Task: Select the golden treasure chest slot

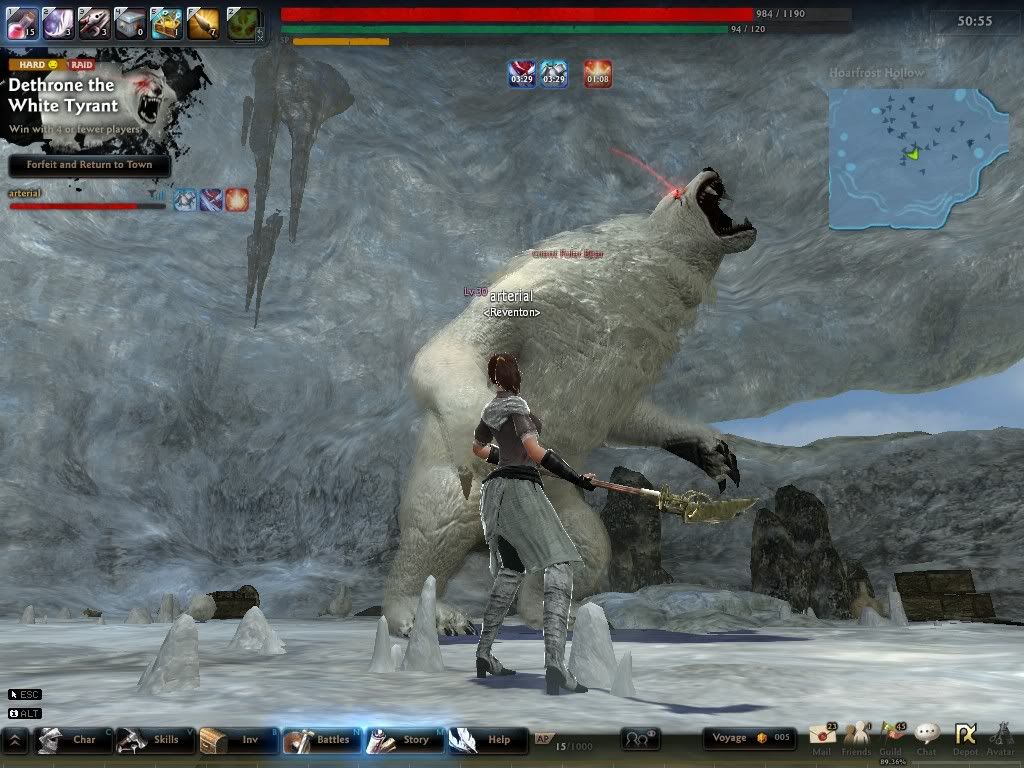Action: pyautogui.click(x=166, y=23)
